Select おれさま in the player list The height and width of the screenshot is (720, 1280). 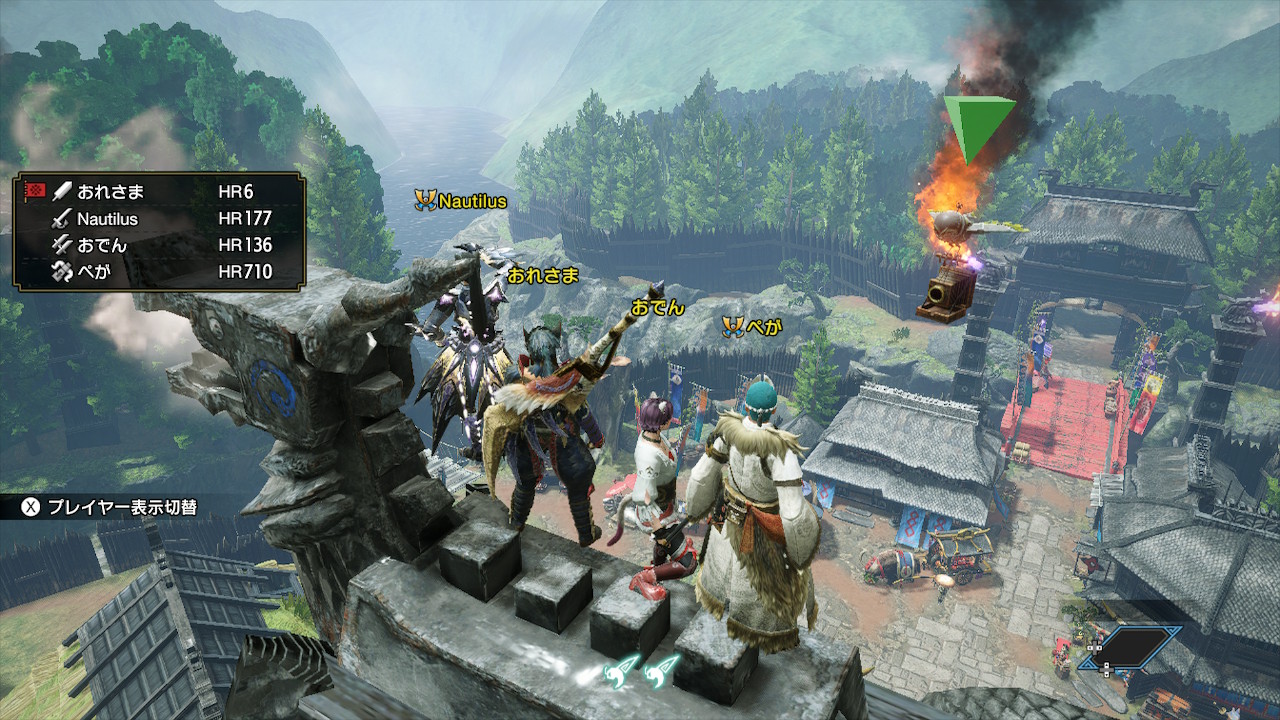(160, 192)
